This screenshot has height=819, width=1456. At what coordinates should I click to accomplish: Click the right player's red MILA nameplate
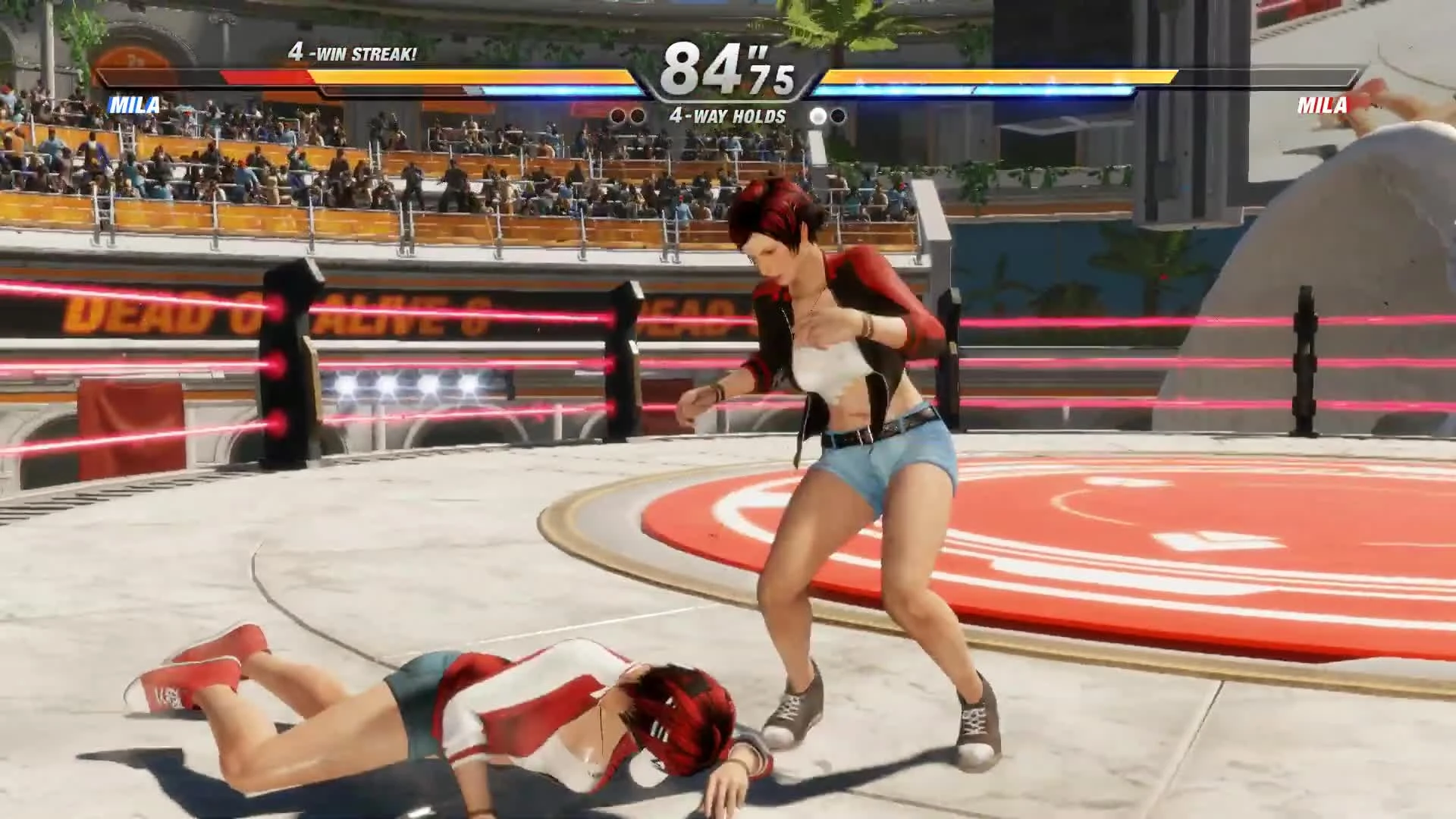pos(1323,103)
